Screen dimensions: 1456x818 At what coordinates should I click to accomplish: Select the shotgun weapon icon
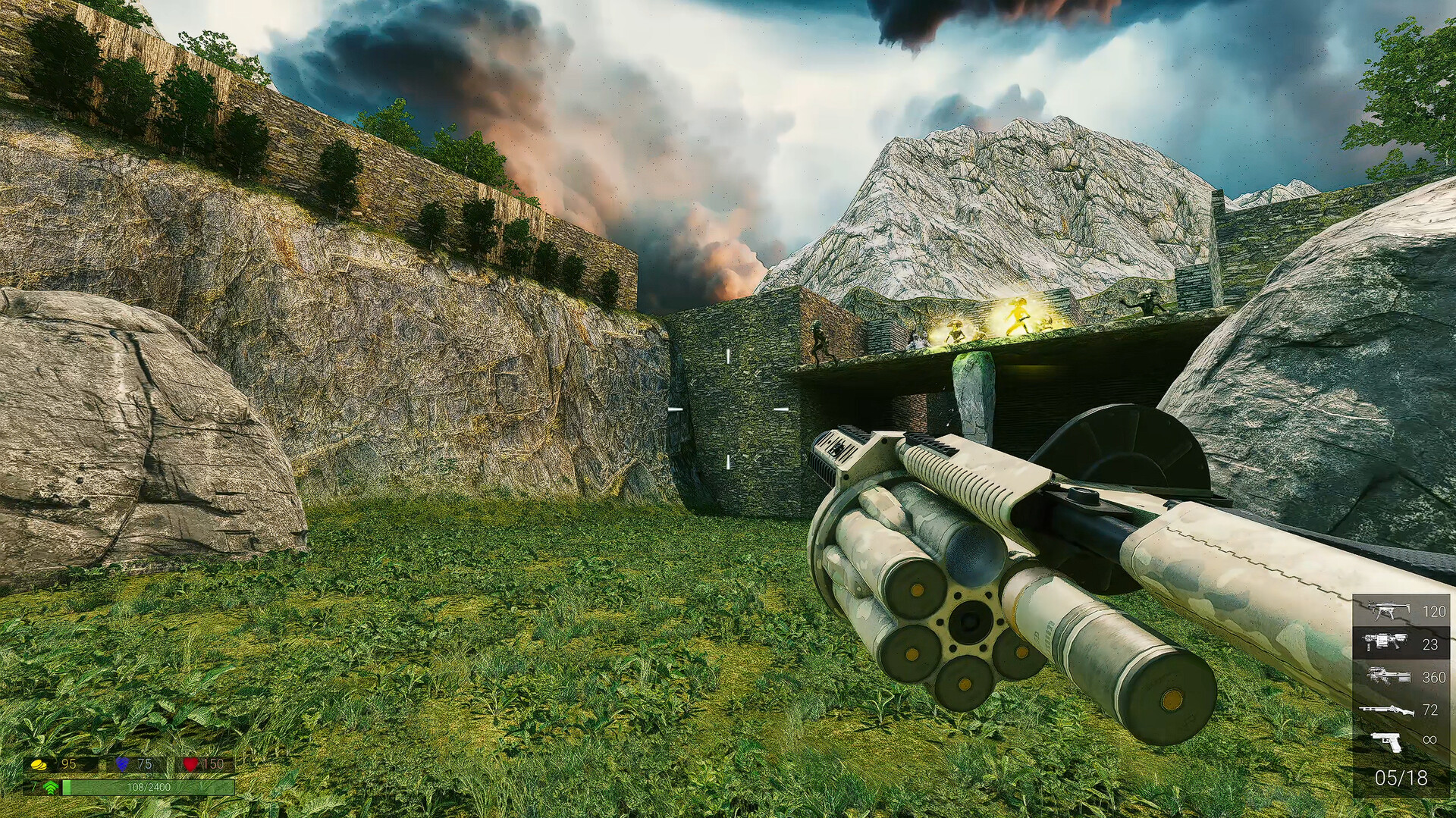click(1385, 711)
